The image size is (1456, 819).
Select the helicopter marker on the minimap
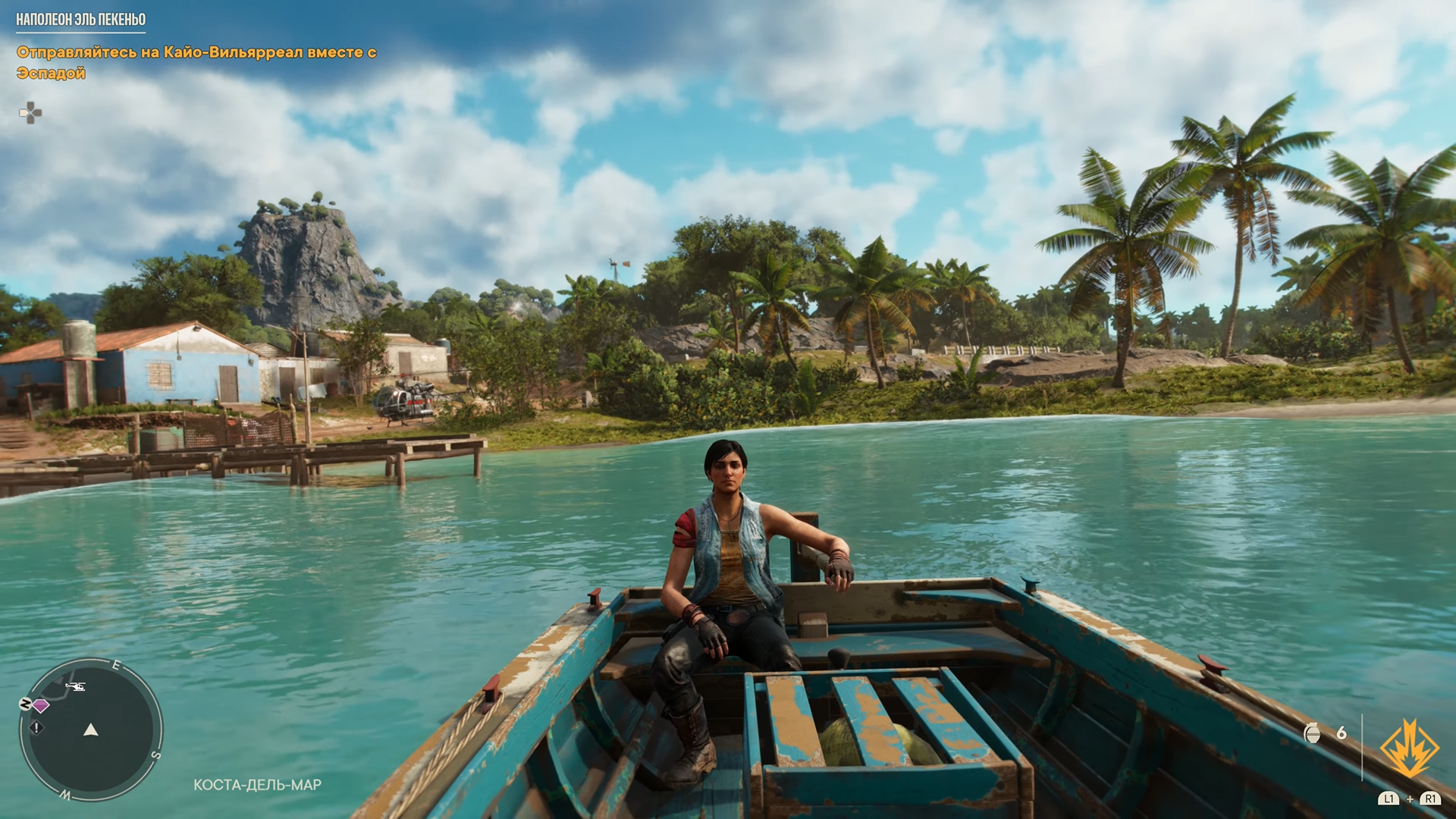tap(75, 687)
